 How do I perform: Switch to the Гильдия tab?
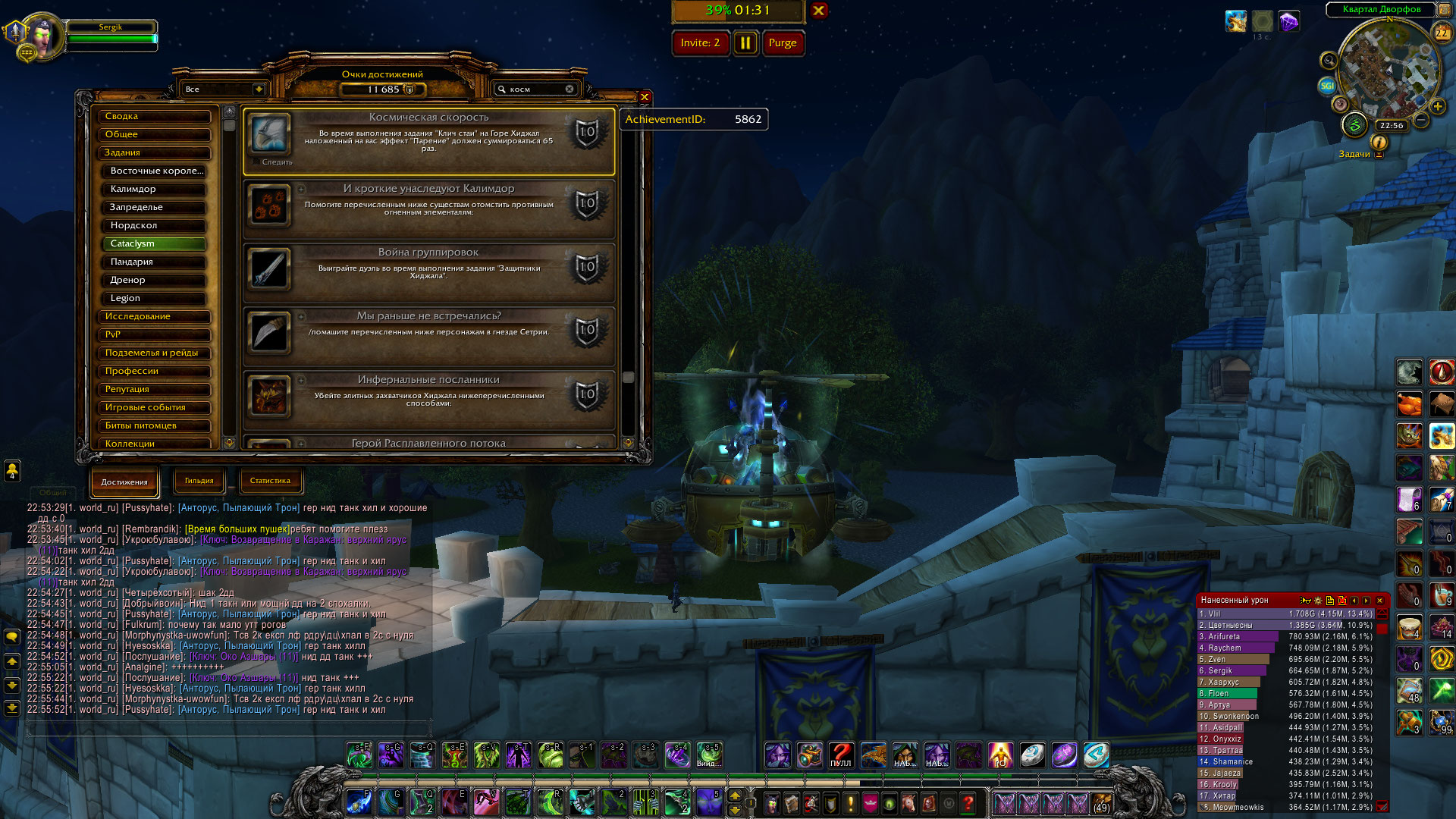(199, 481)
